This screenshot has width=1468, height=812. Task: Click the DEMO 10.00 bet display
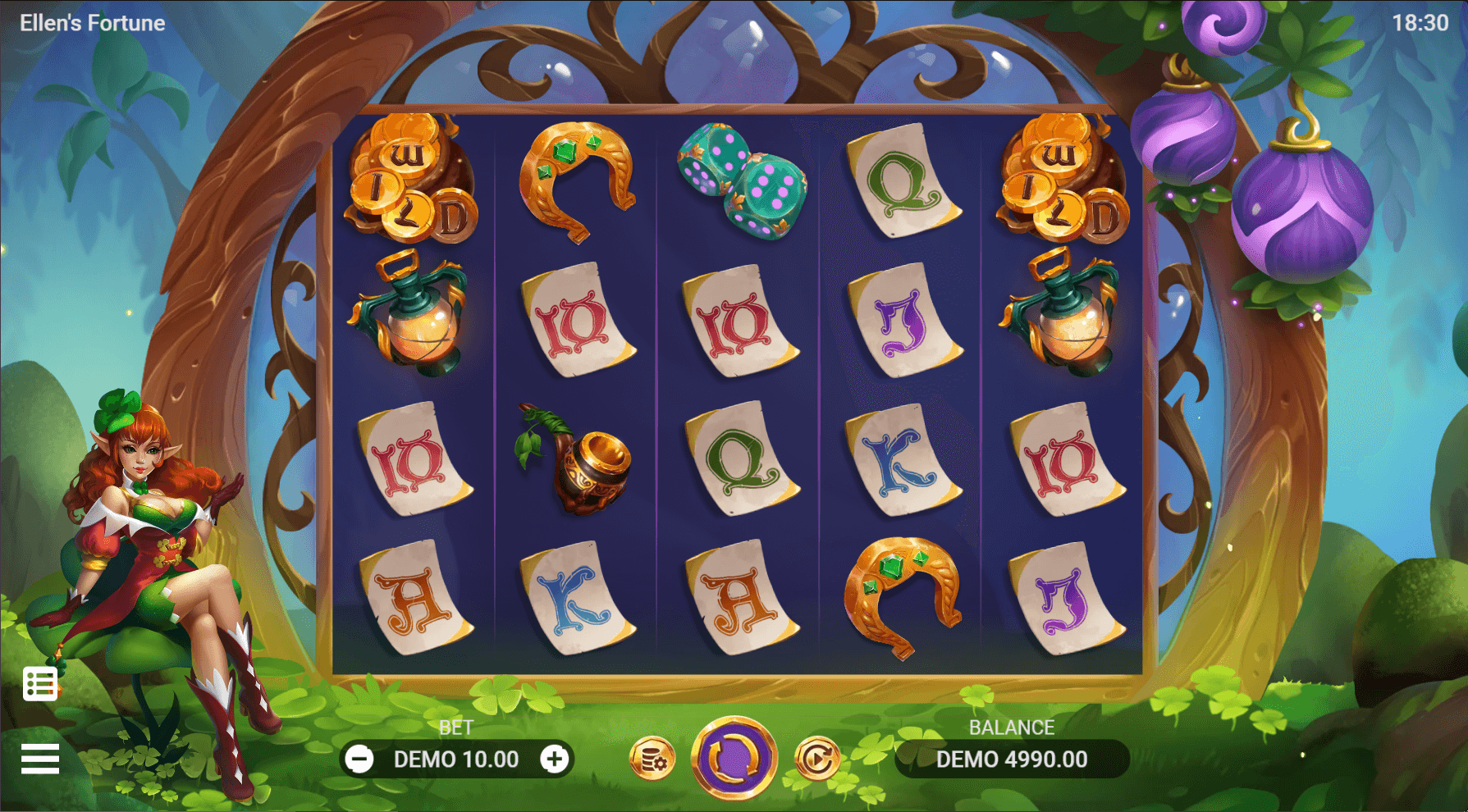457,759
